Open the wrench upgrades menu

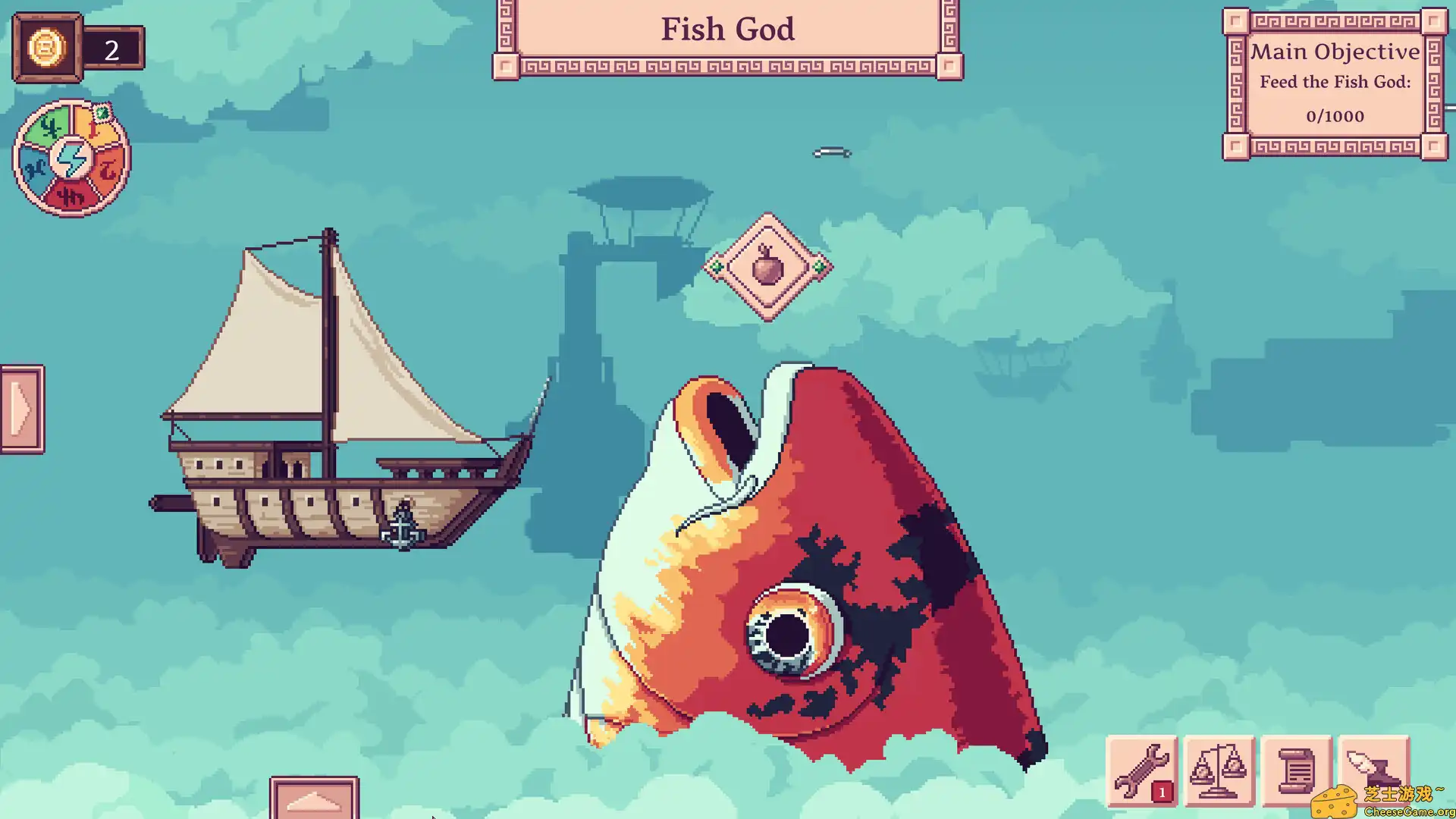point(1145,770)
